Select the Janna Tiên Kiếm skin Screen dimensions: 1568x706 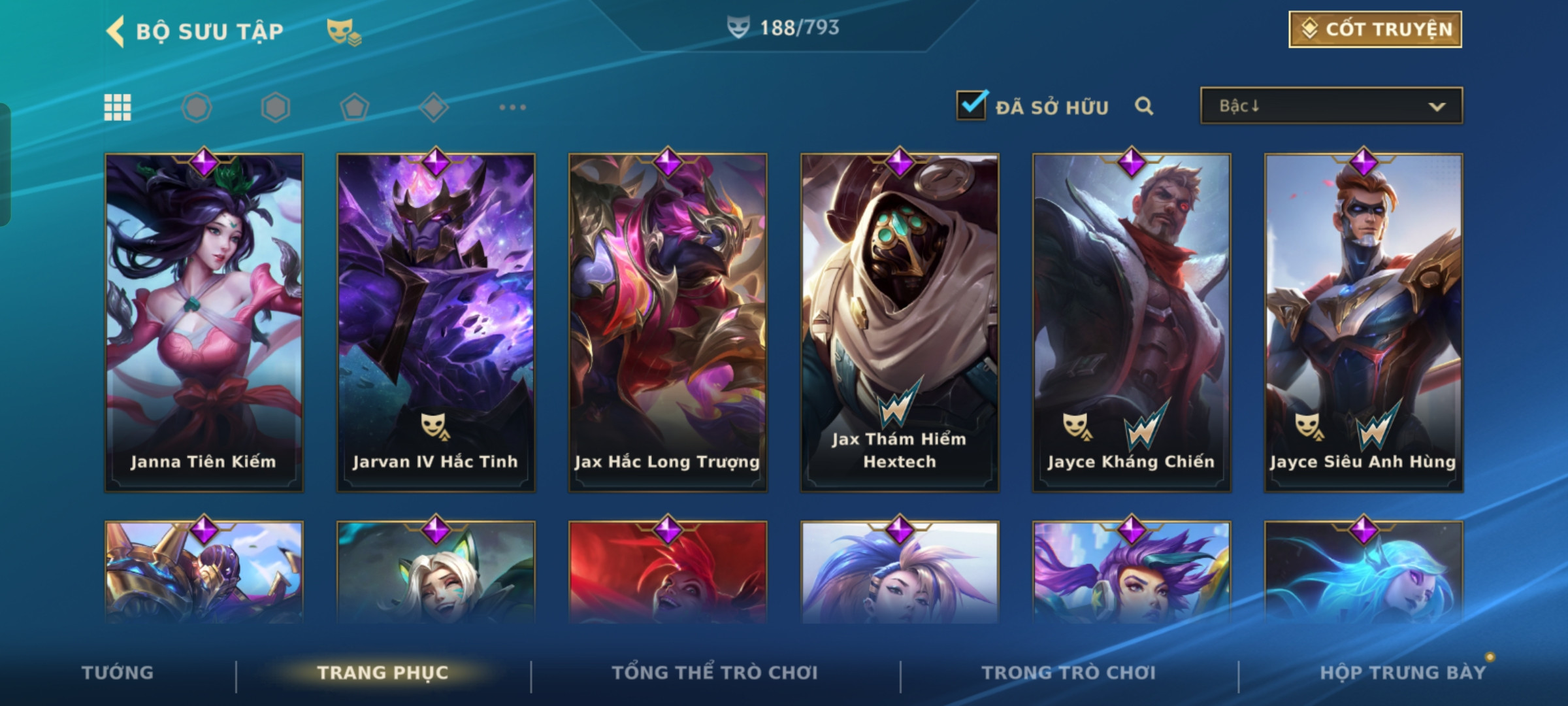click(x=204, y=322)
